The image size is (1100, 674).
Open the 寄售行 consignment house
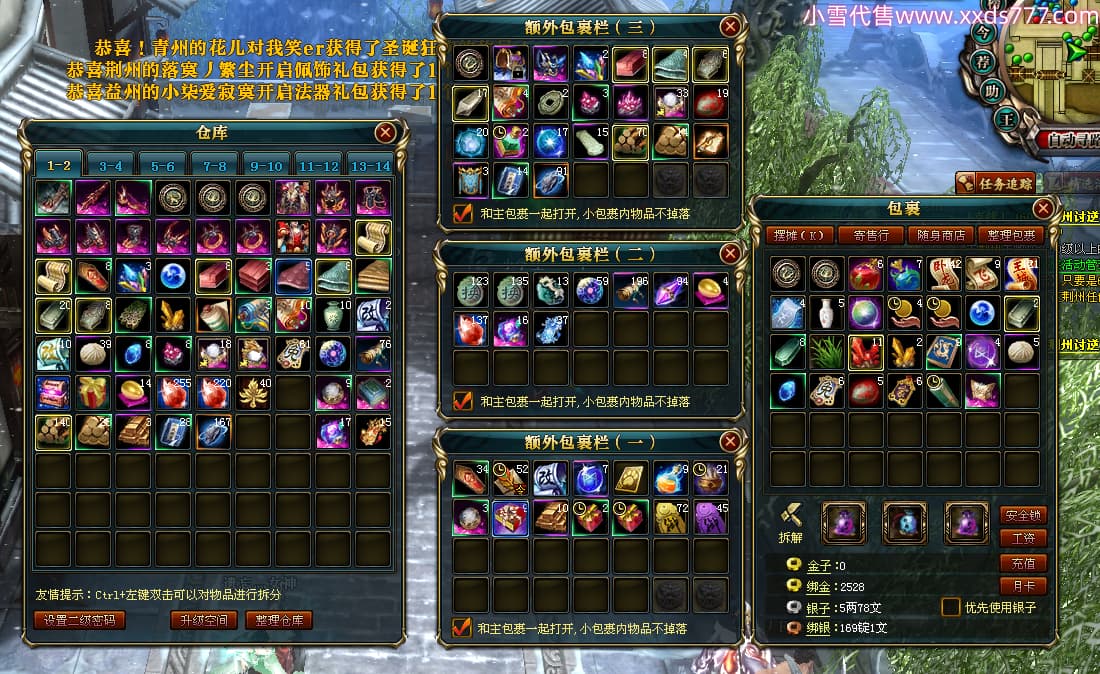[863, 235]
